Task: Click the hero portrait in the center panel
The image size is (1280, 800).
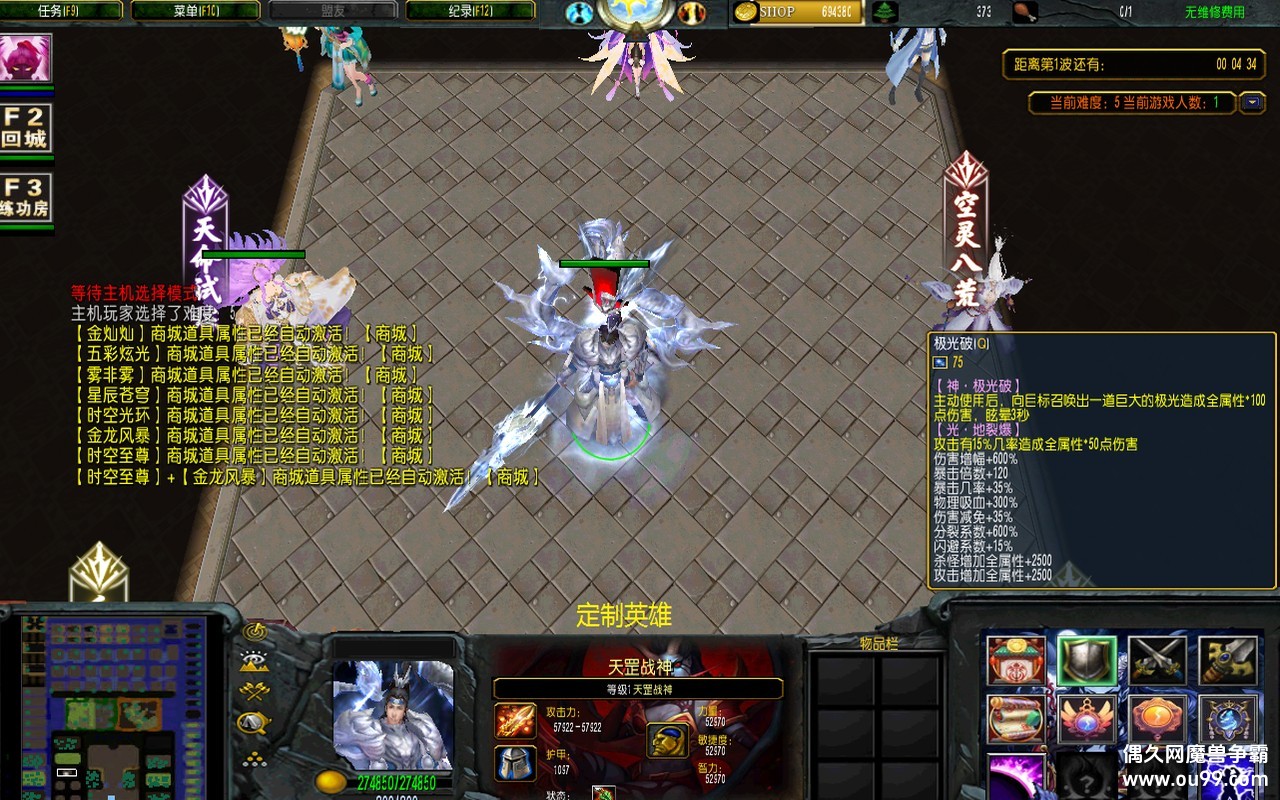Action: [x=393, y=714]
